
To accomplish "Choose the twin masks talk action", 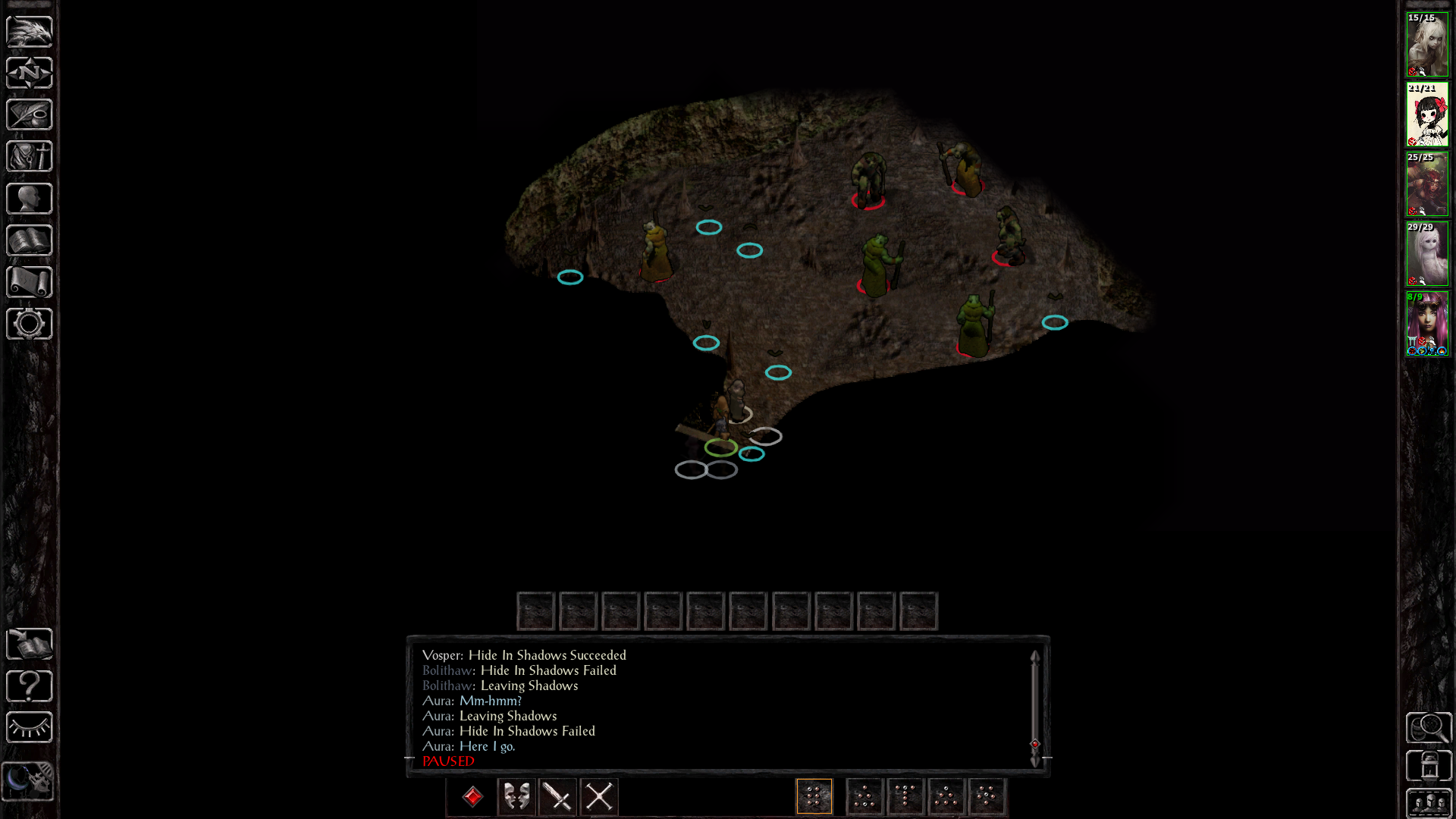I will pos(517,797).
